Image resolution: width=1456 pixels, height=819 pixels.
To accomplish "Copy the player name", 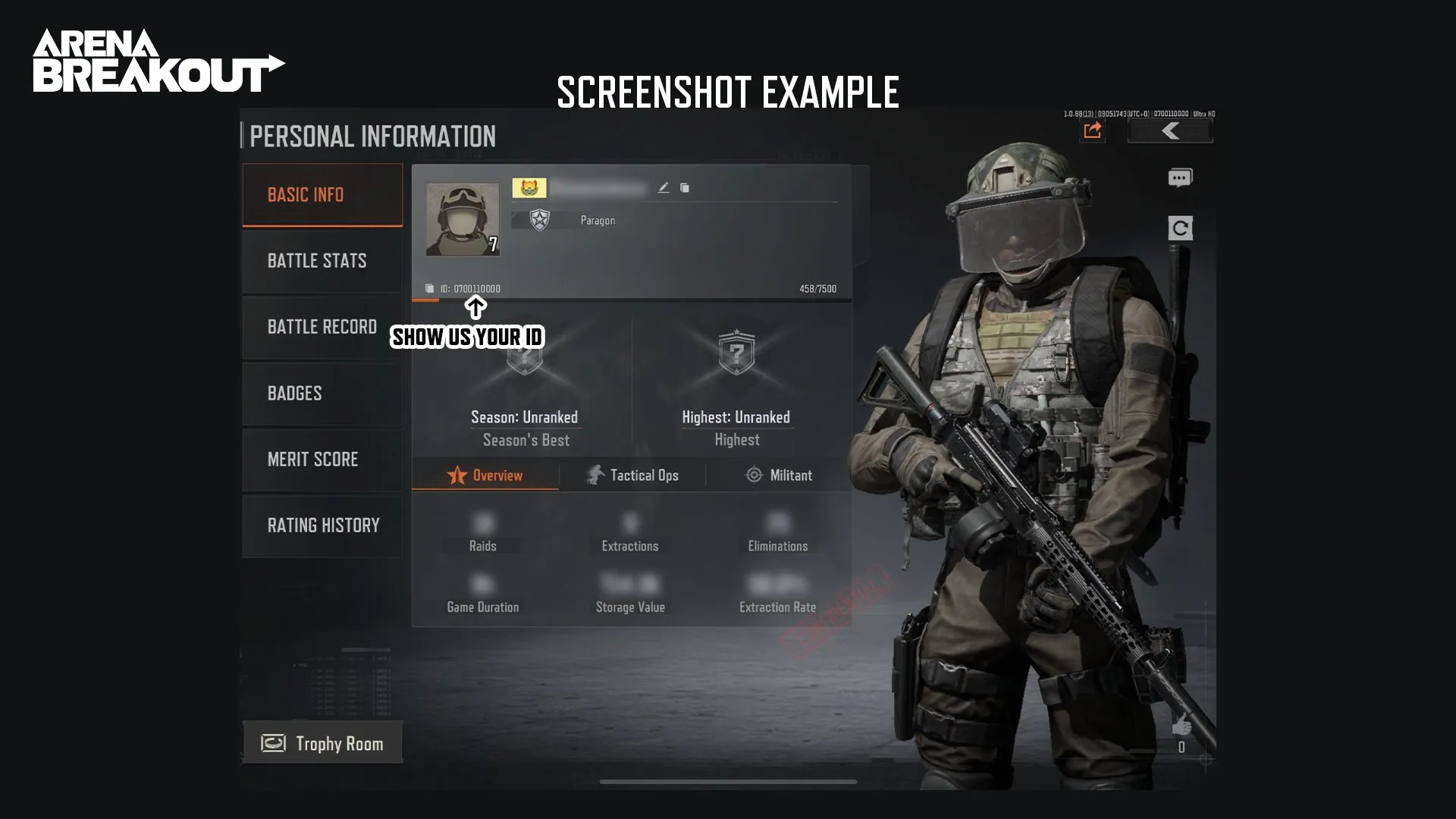I will coord(685,188).
